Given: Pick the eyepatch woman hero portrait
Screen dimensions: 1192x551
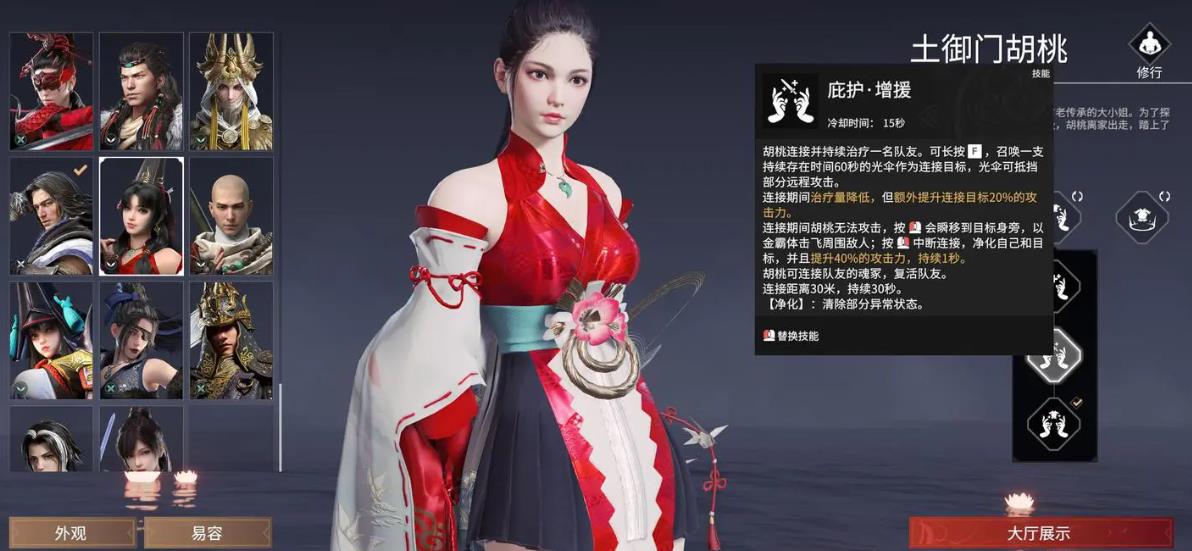Looking at the screenshot, I should coord(142,340).
